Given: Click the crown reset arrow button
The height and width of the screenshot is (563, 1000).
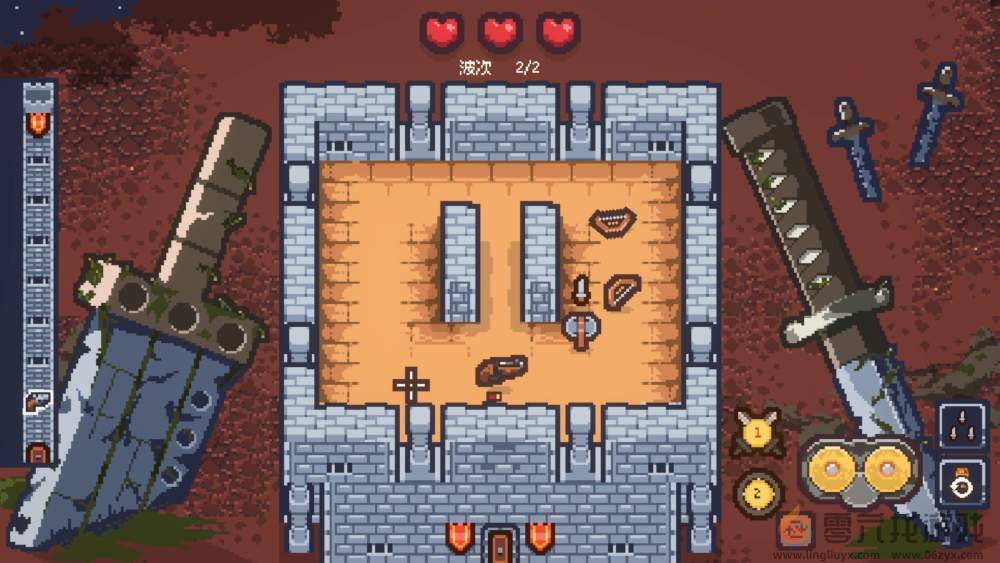Looking at the screenshot, I should click(x=962, y=482).
